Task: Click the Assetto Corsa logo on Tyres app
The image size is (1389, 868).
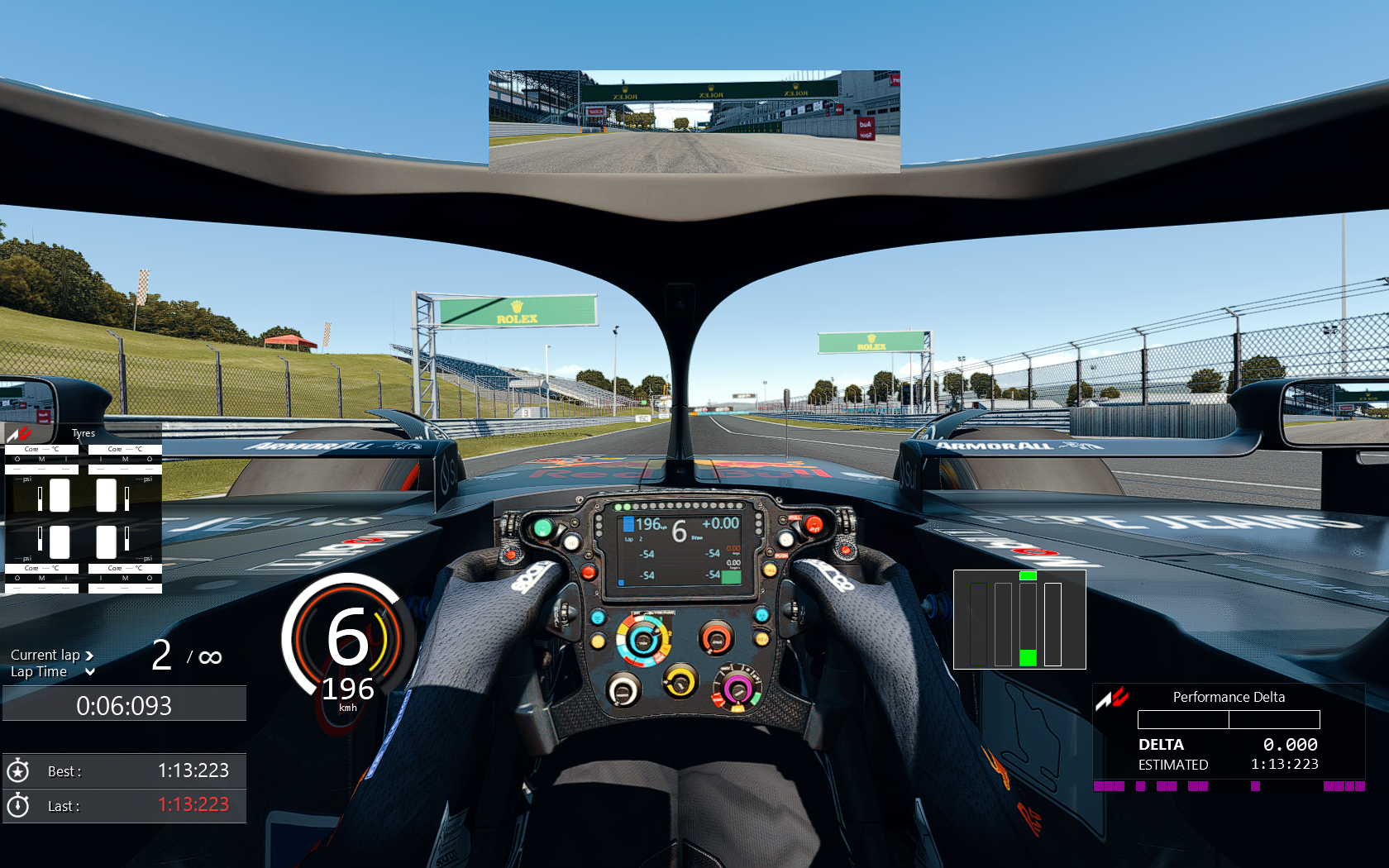Action: pyautogui.click(x=19, y=433)
